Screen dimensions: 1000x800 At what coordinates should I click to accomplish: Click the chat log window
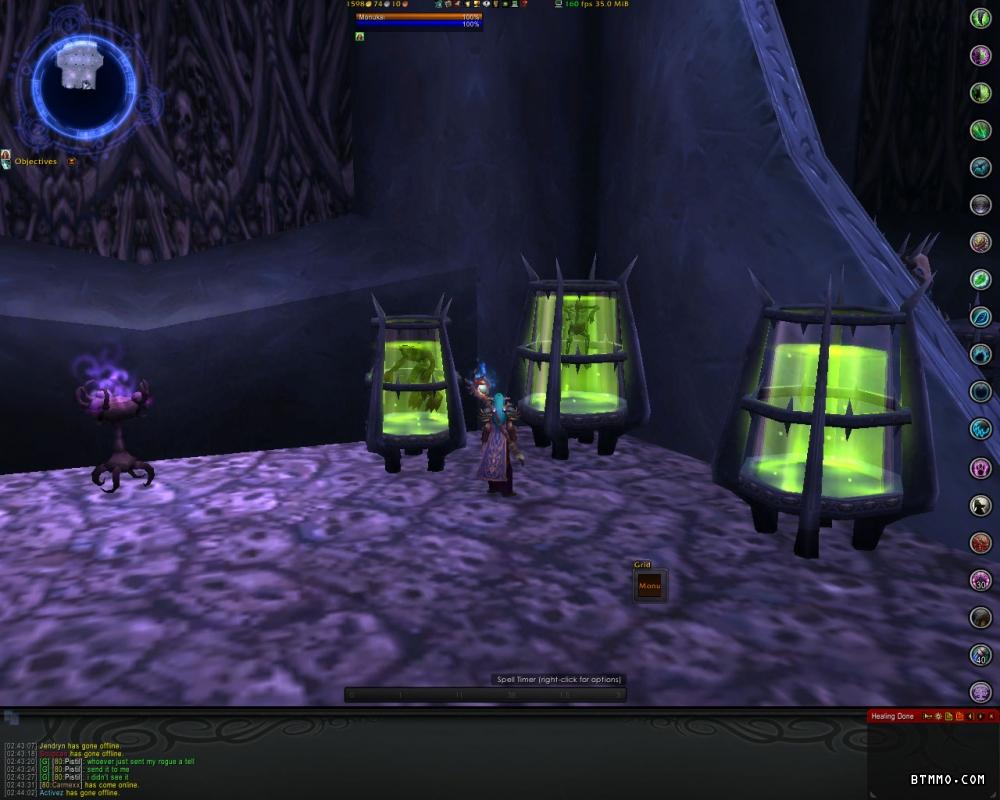(300, 765)
